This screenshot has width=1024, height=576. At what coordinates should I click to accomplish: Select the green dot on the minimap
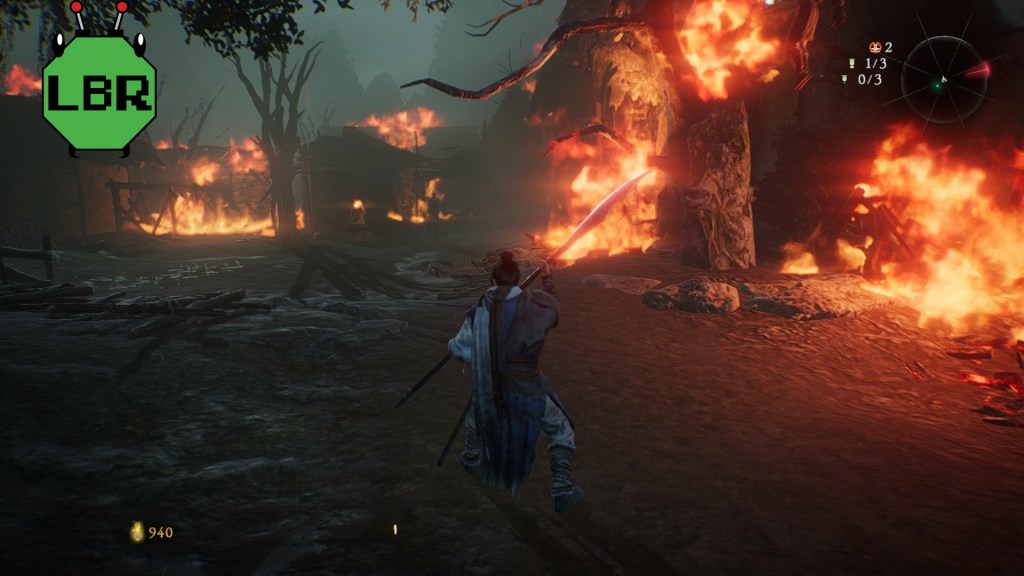point(937,86)
